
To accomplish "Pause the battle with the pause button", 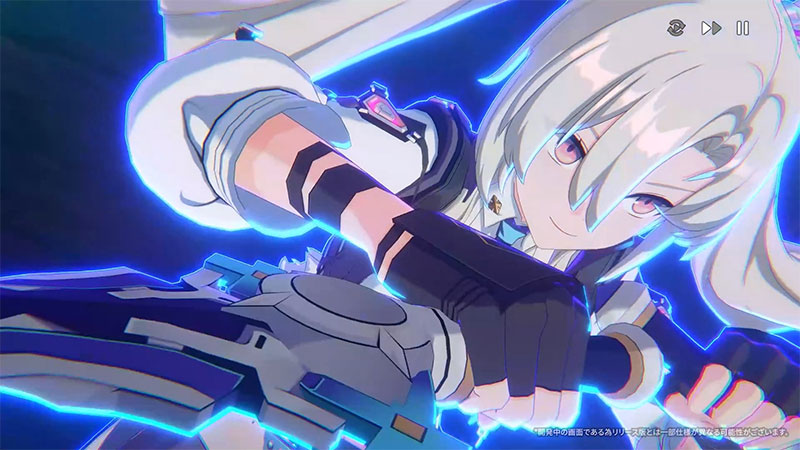I will click(x=742, y=28).
